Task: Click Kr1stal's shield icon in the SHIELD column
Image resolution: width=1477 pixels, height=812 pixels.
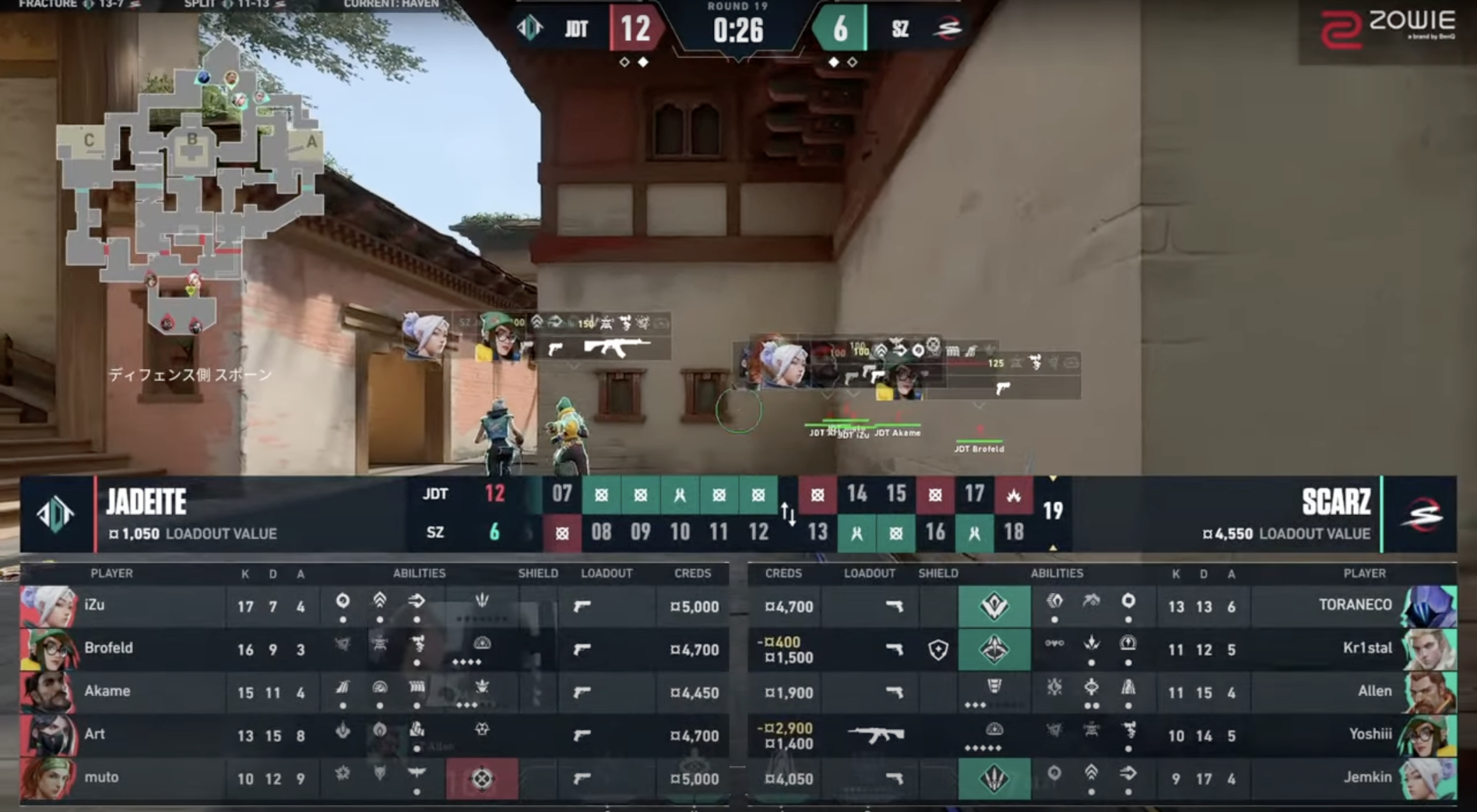Action: click(x=938, y=650)
